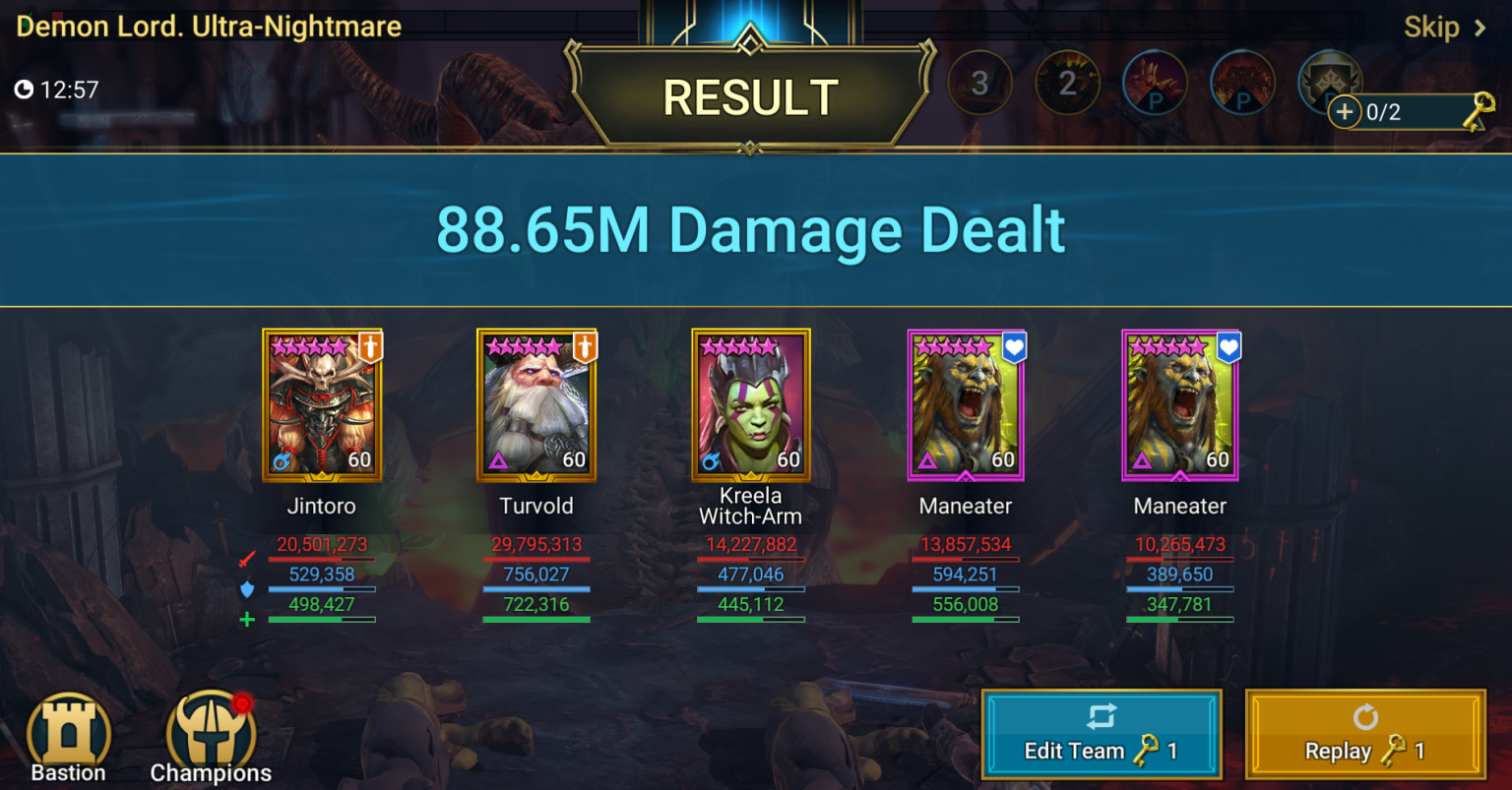Select the second Clan Boss icon marked P
Screen dimensions: 1512x790
point(1242,84)
